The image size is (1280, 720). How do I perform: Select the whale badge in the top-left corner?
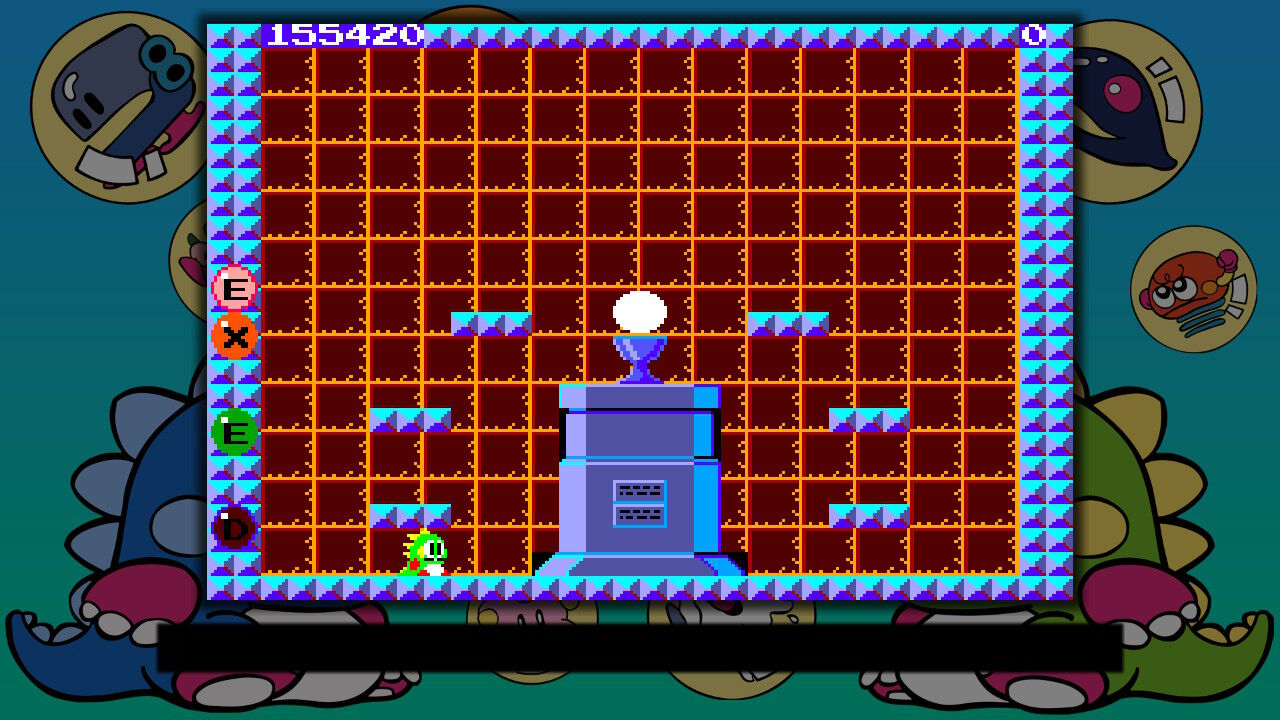(x=120, y=100)
